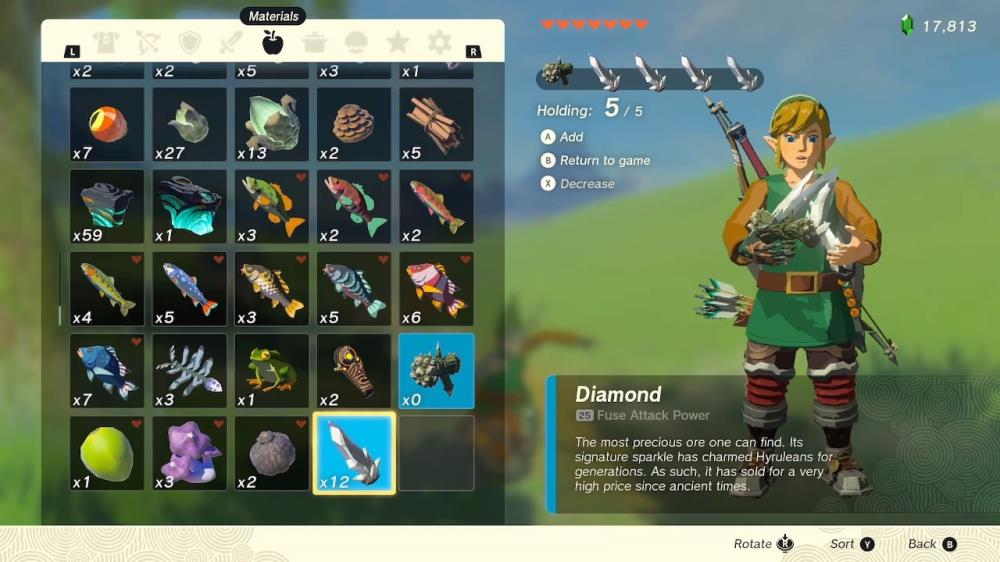
Task: Select the gray round rock slot with x2
Action: tap(272, 453)
